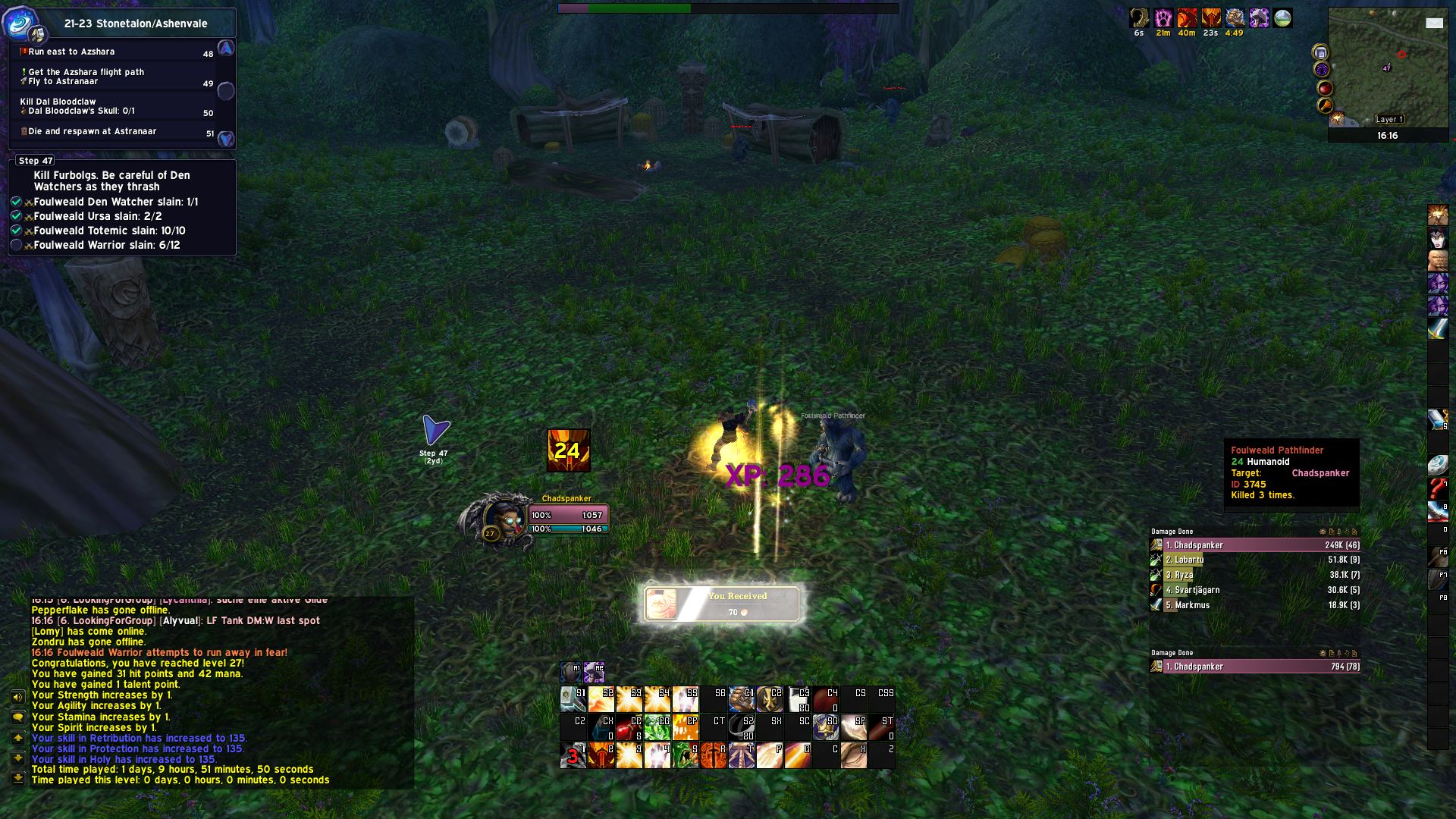Click the chat speech bubble button
This screenshot has width=1456, height=819.
17,717
